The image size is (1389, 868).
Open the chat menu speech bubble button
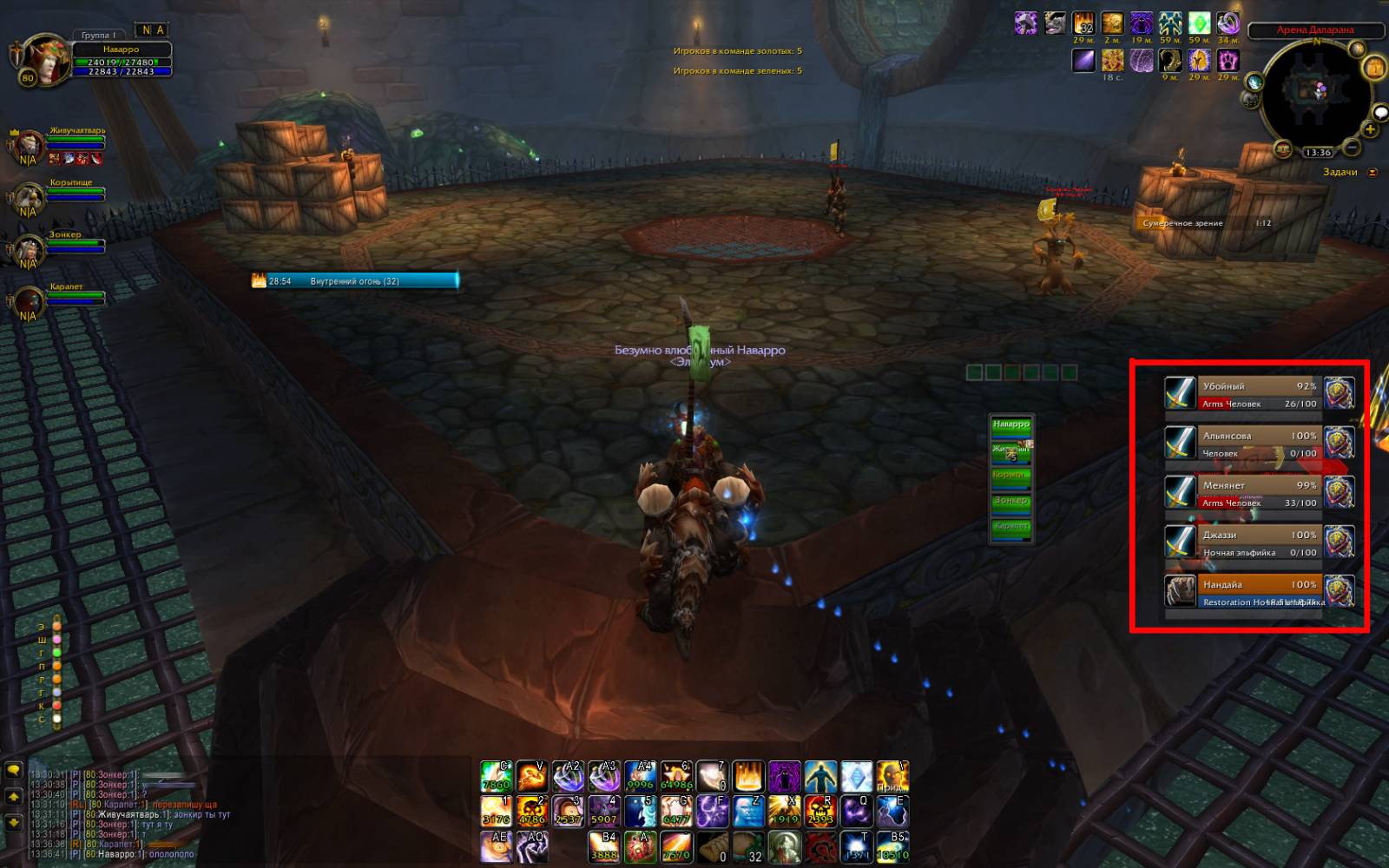pyautogui.click(x=14, y=770)
